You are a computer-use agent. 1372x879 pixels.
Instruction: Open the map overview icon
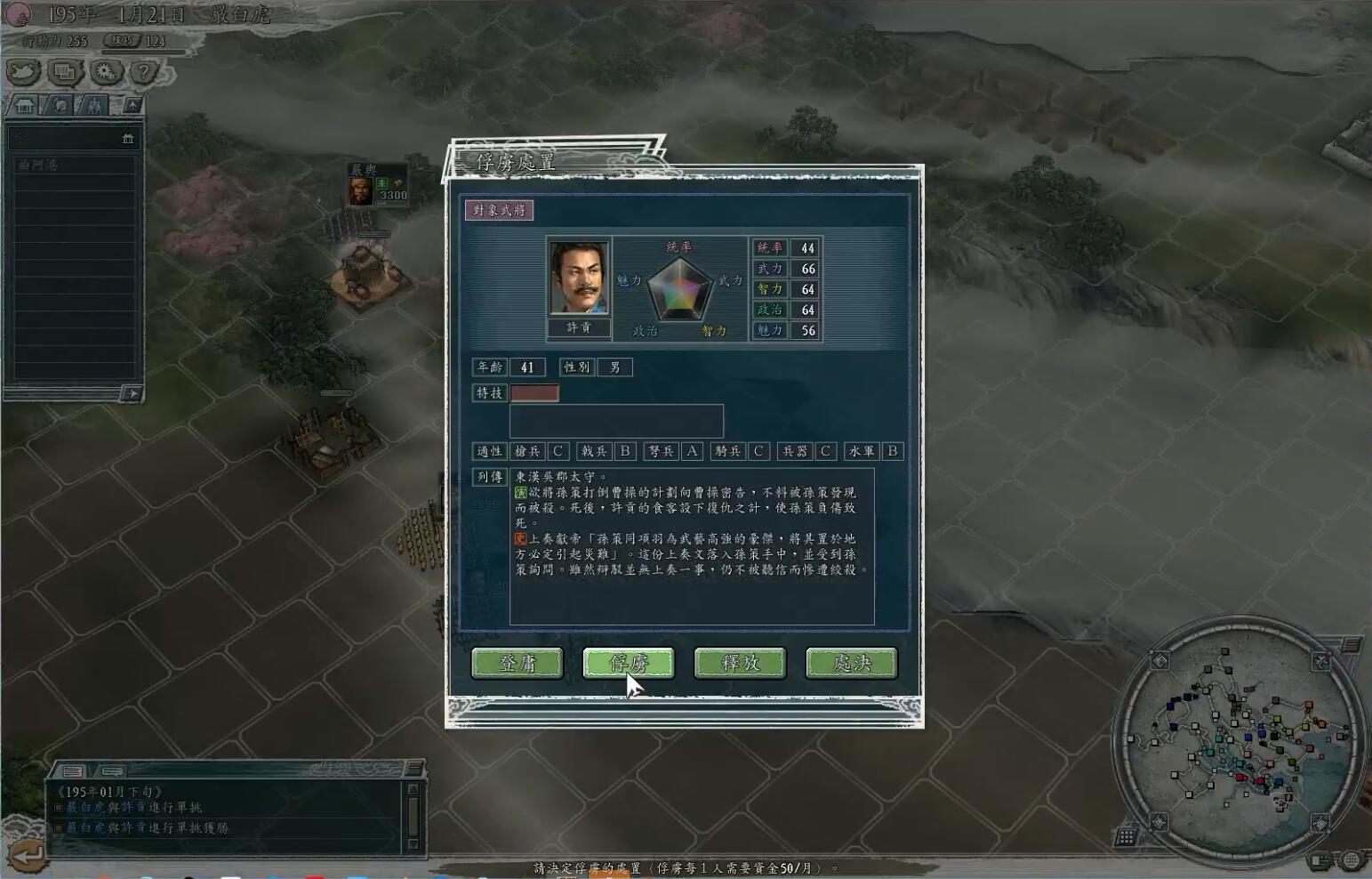22,74
